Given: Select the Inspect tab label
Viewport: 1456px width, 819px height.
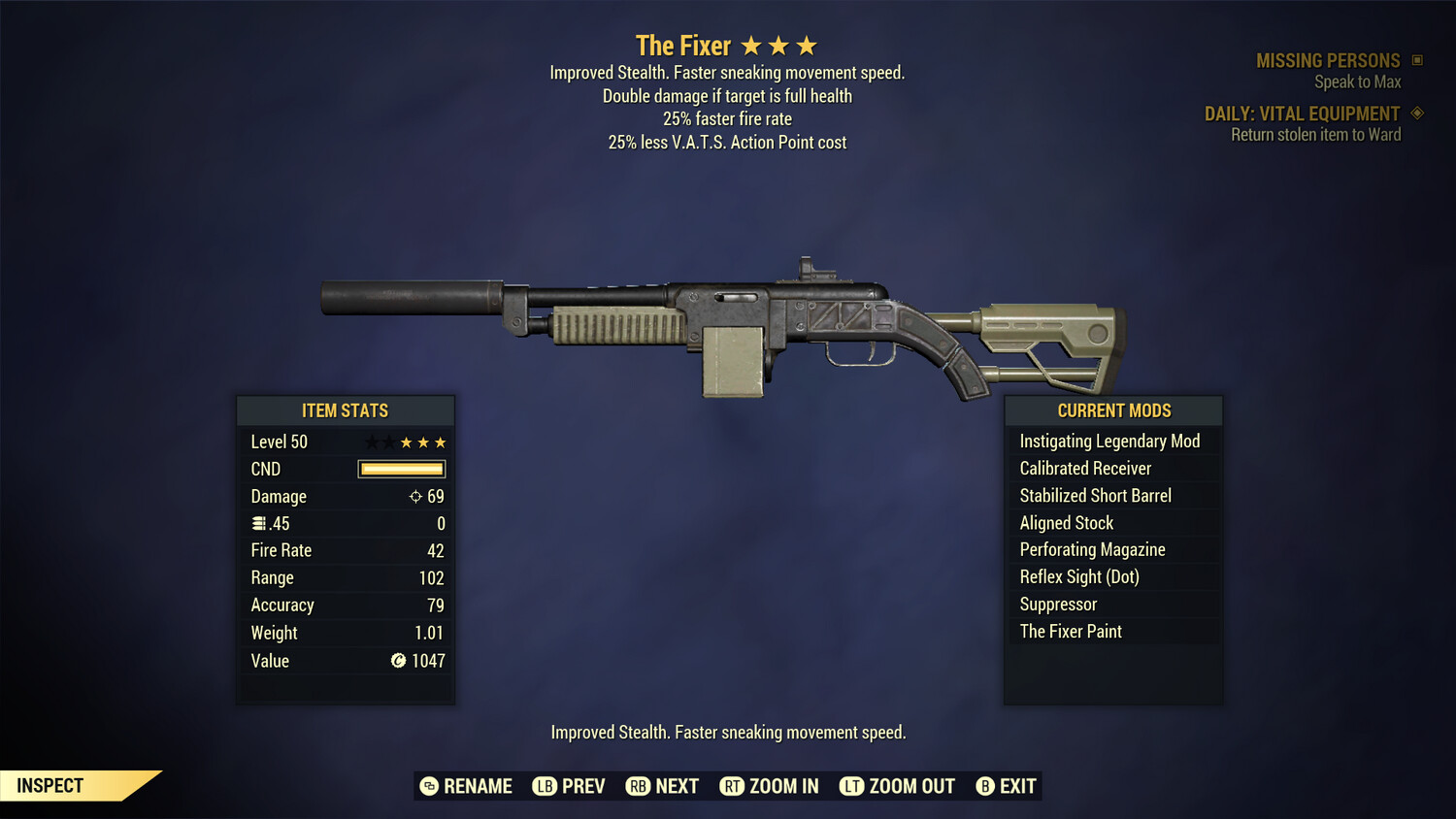Looking at the screenshot, I should pos(50,785).
